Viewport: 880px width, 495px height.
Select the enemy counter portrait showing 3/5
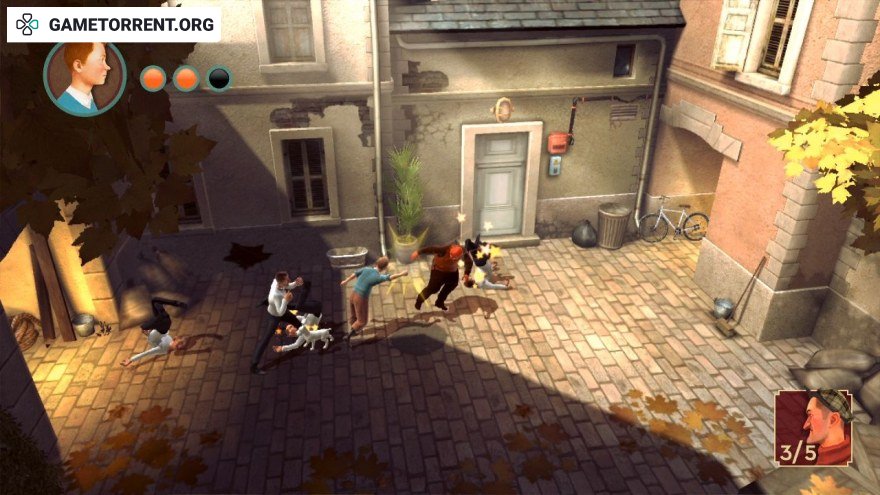click(x=812, y=428)
